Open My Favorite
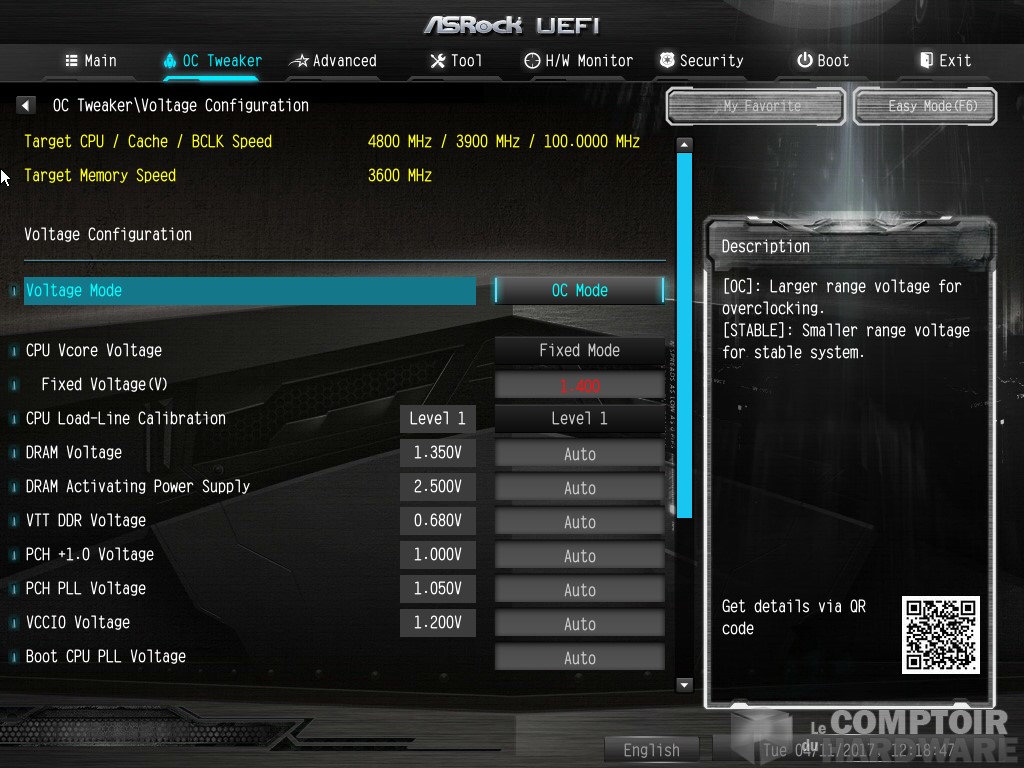This screenshot has height=768, width=1024. (x=756, y=106)
